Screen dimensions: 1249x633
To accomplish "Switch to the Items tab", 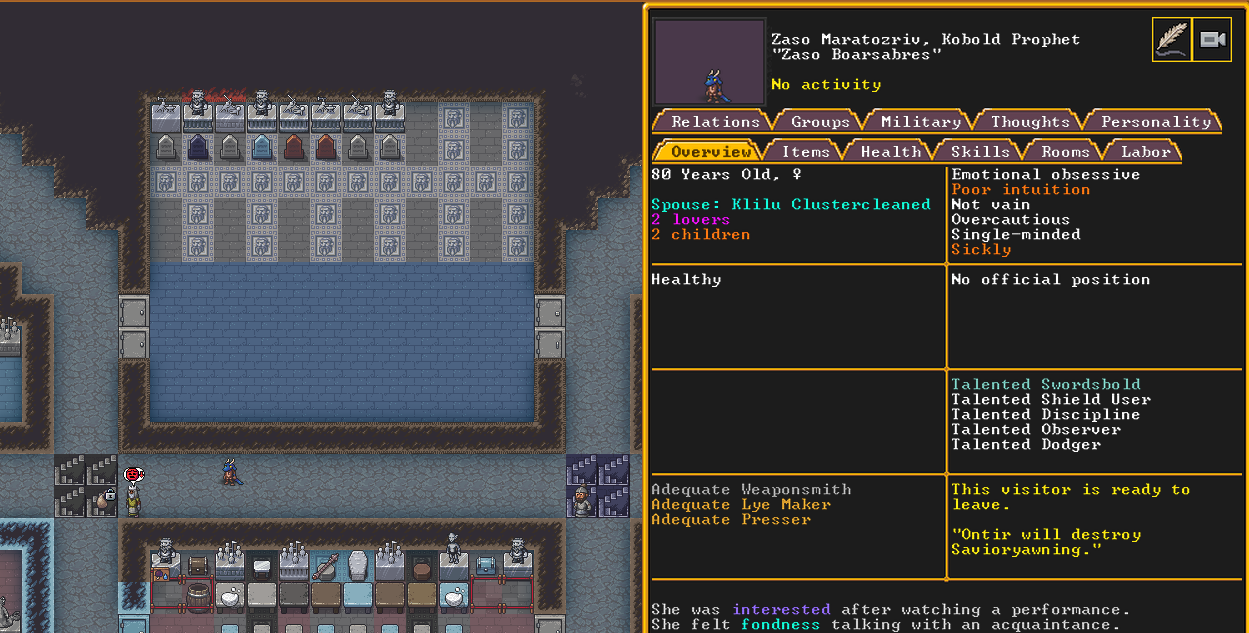I will click(805, 152).
